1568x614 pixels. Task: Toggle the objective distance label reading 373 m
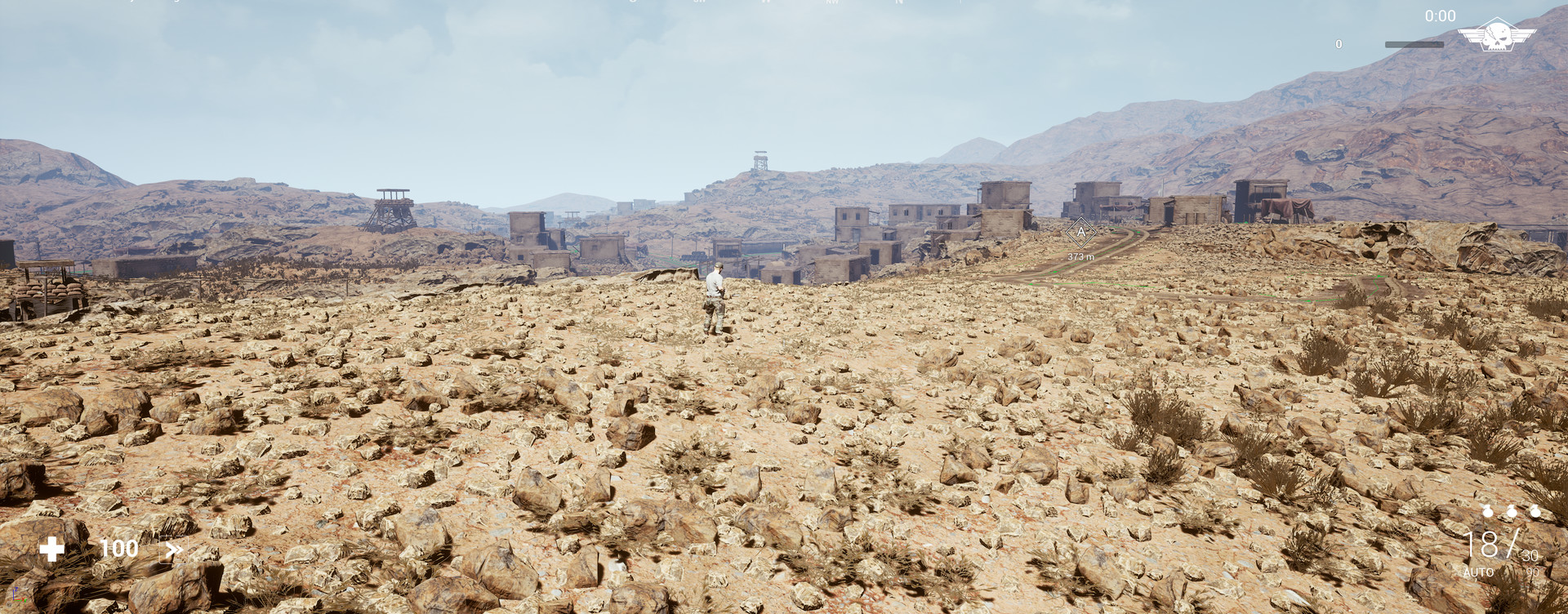click(x=1081, y=256)
